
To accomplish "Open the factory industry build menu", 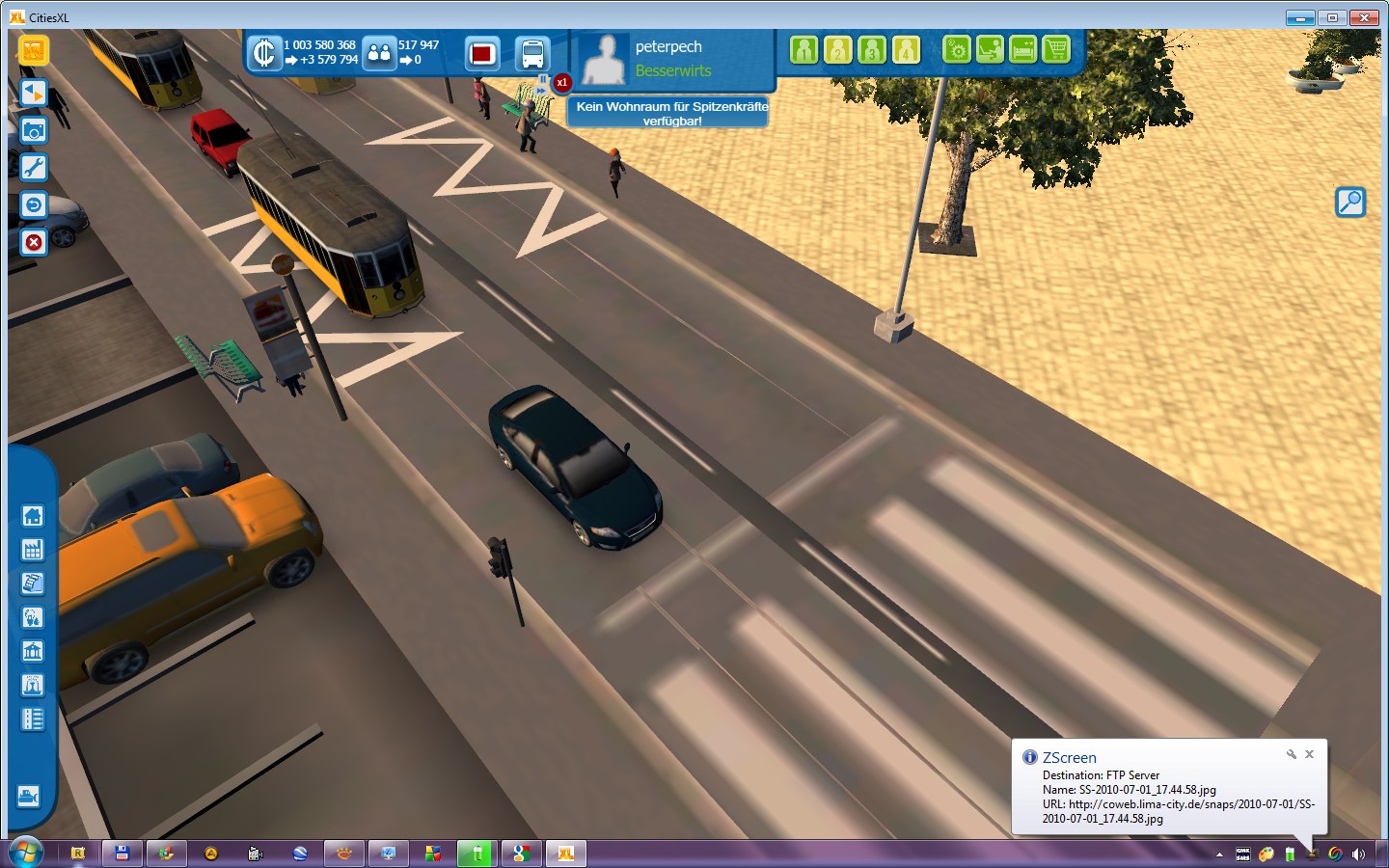I will 33,550.
